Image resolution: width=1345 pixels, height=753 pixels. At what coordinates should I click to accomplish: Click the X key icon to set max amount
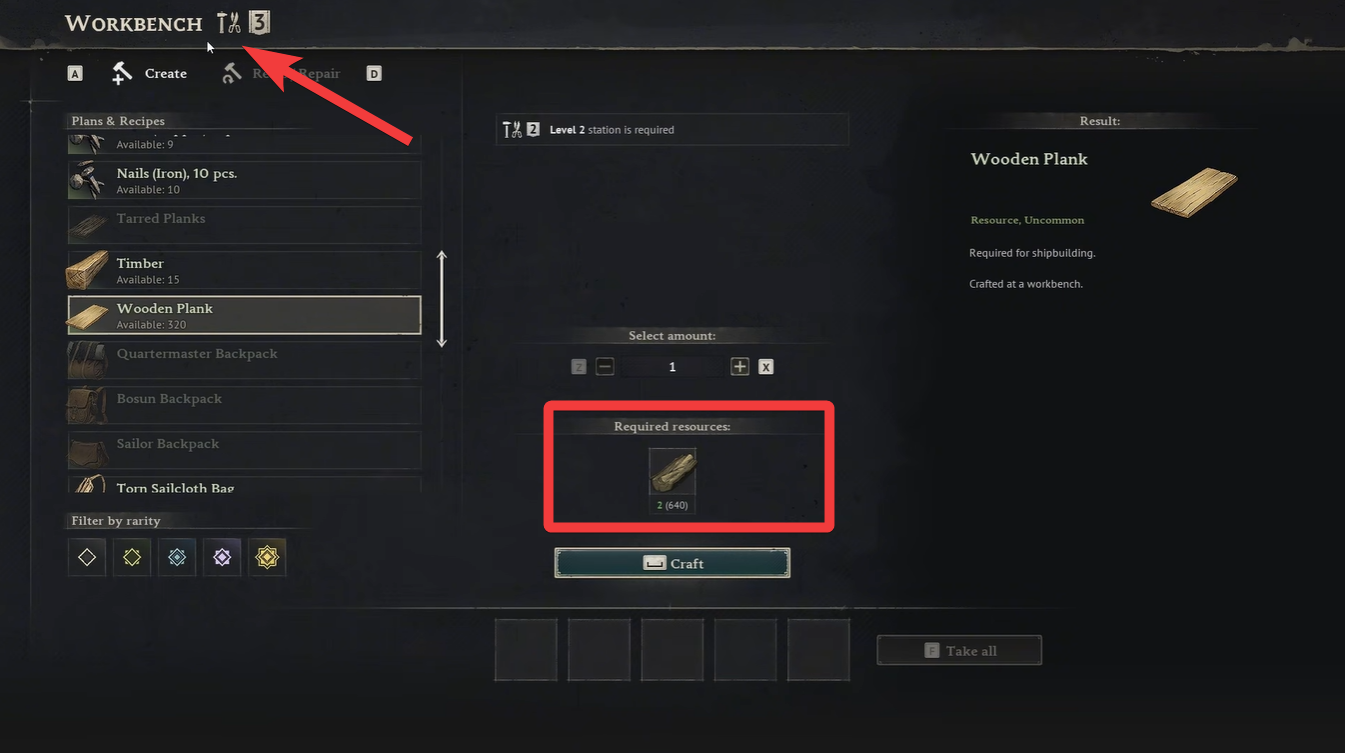pyautogui.click(x=765, y=366)
